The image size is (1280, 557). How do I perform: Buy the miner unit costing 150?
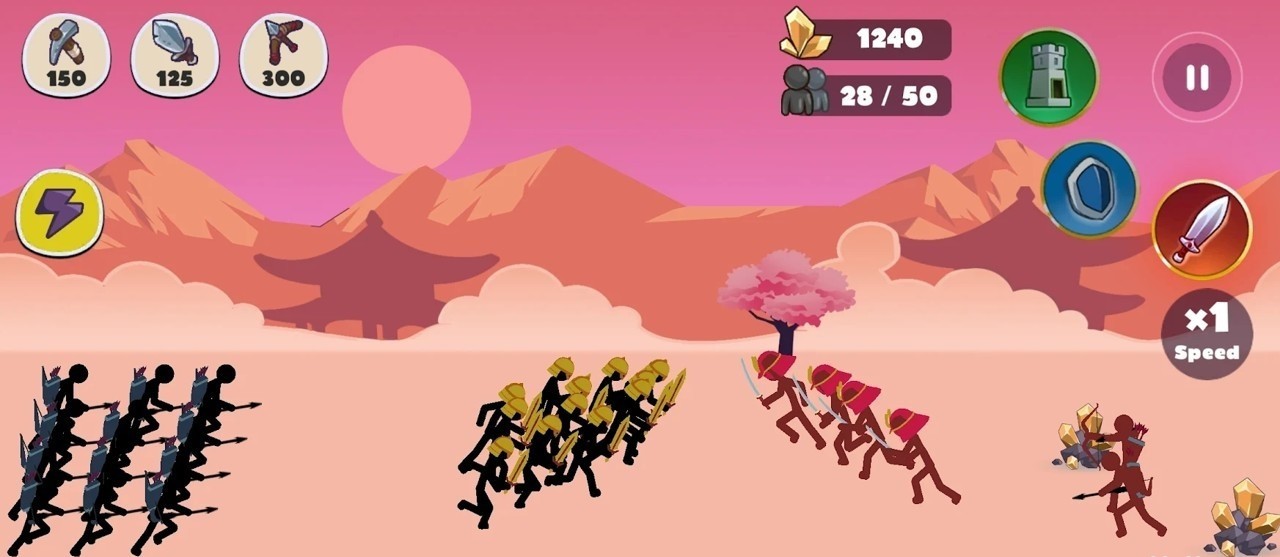66,55
